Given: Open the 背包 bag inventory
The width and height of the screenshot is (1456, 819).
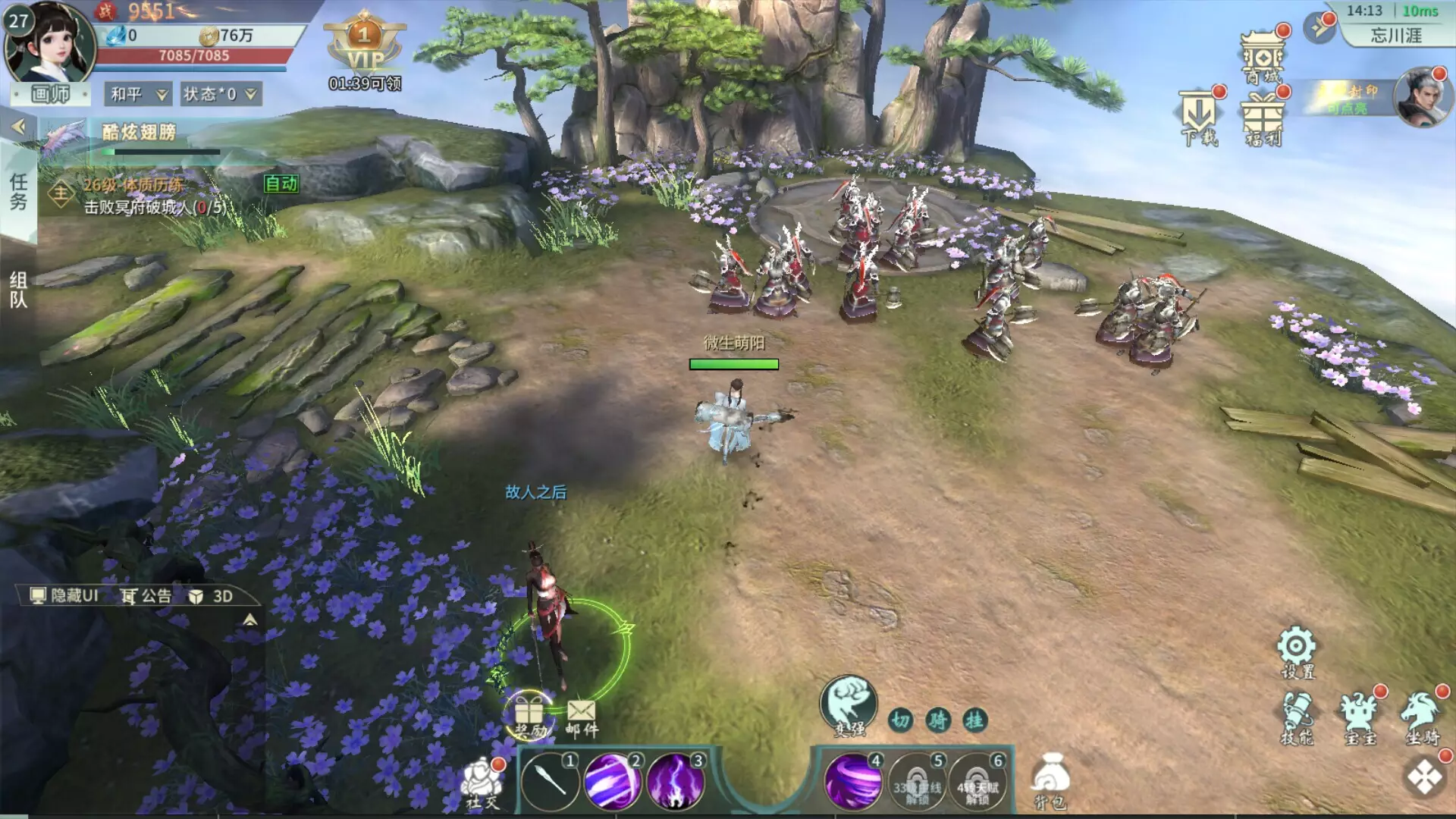Looking at the screenshot, I should click(1051, 781).
